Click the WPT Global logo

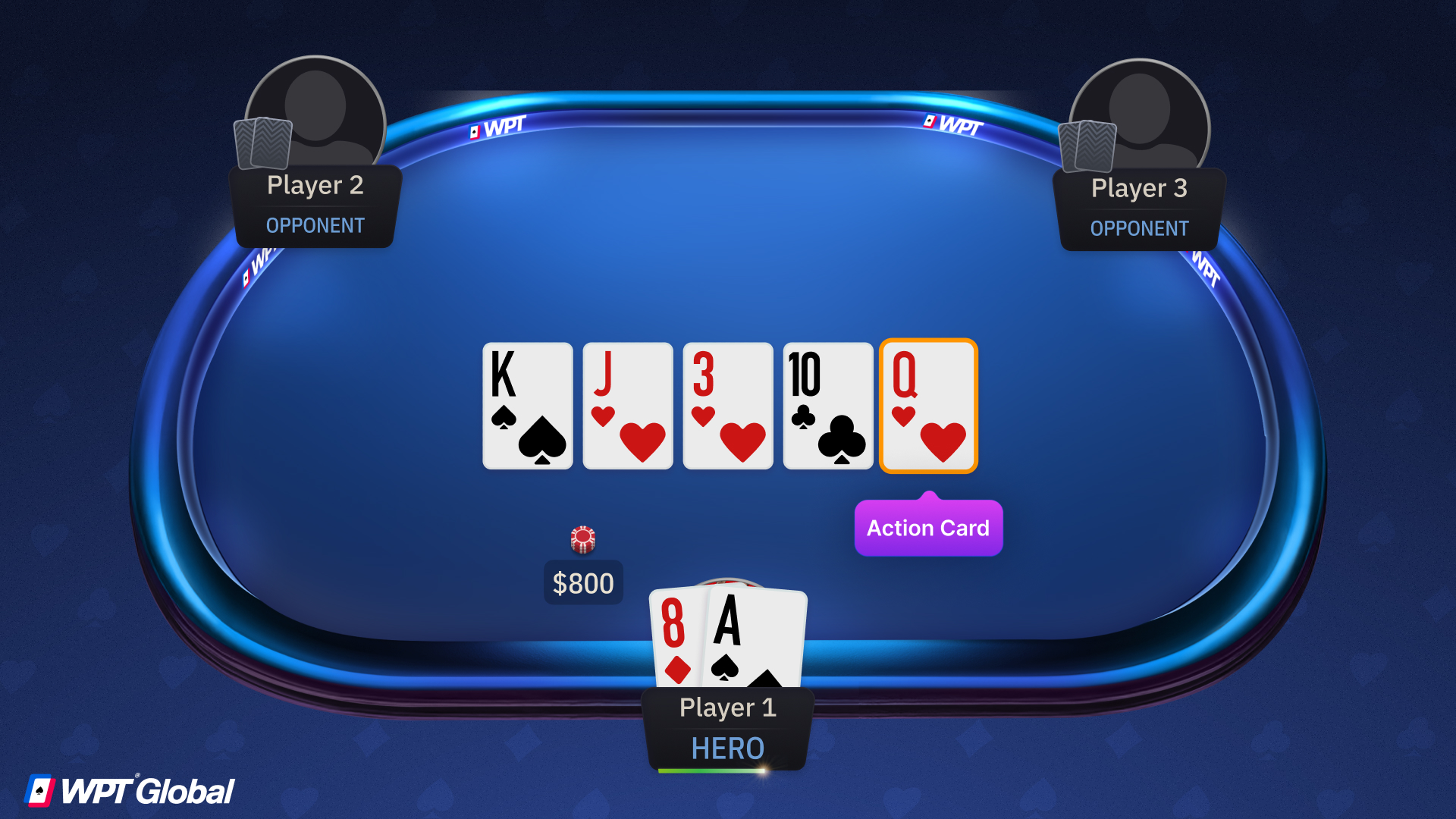[x=129, y=791]
